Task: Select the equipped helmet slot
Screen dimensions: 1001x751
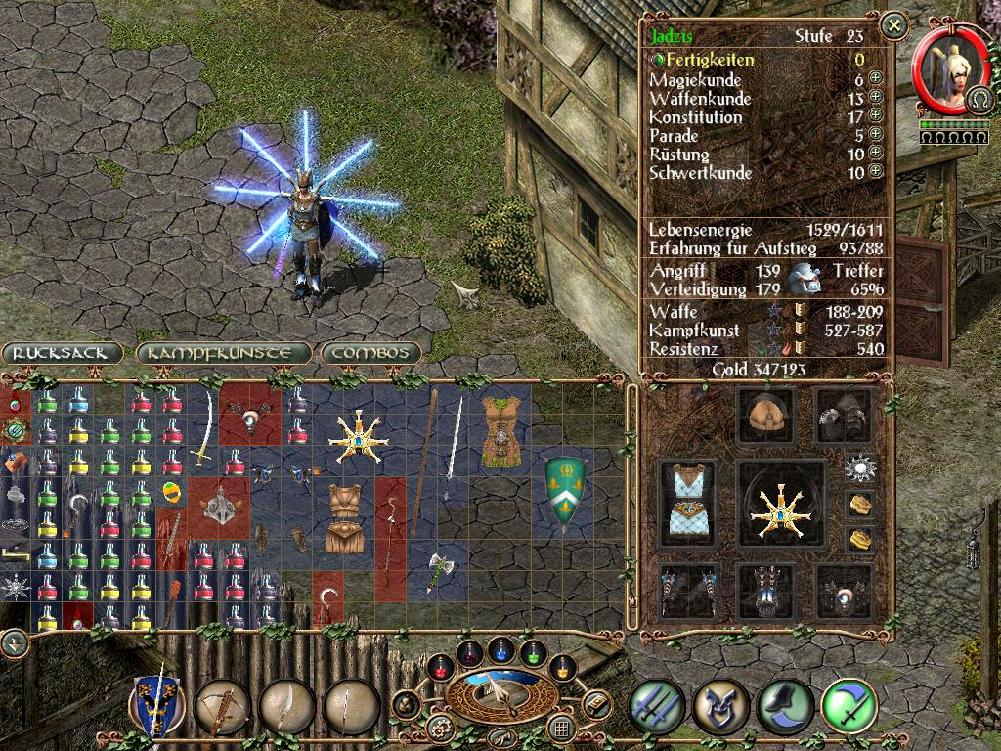Action: click(765, 414)
